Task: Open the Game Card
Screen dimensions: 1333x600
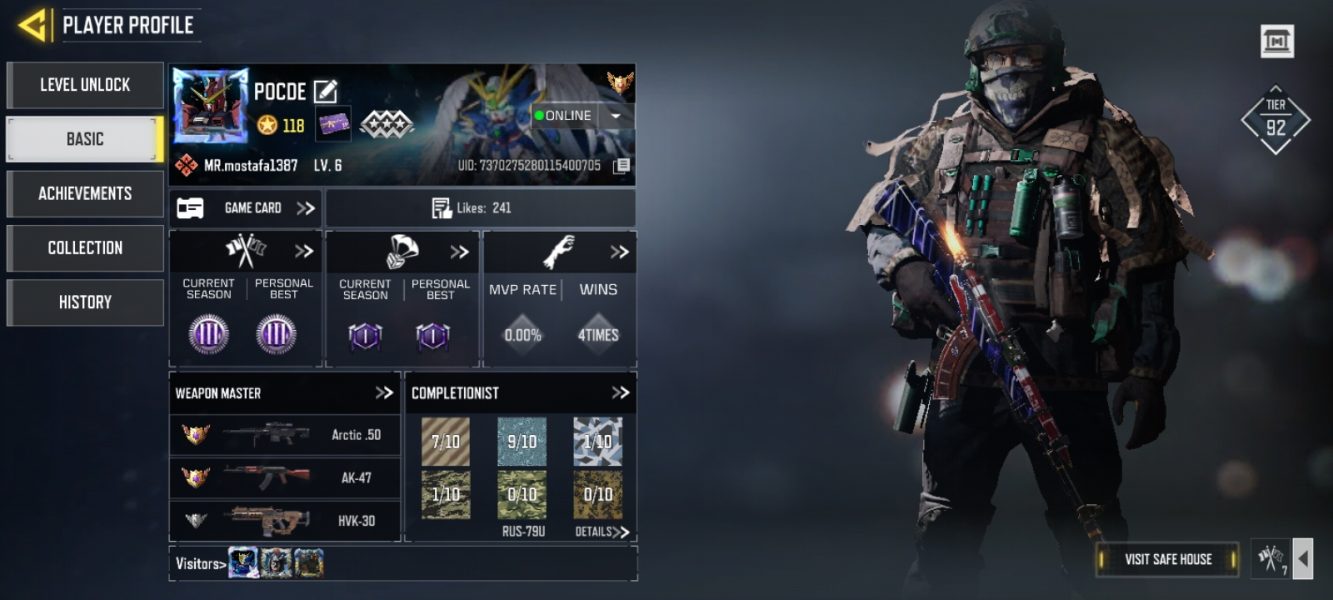Action: [x=245, y=208]
